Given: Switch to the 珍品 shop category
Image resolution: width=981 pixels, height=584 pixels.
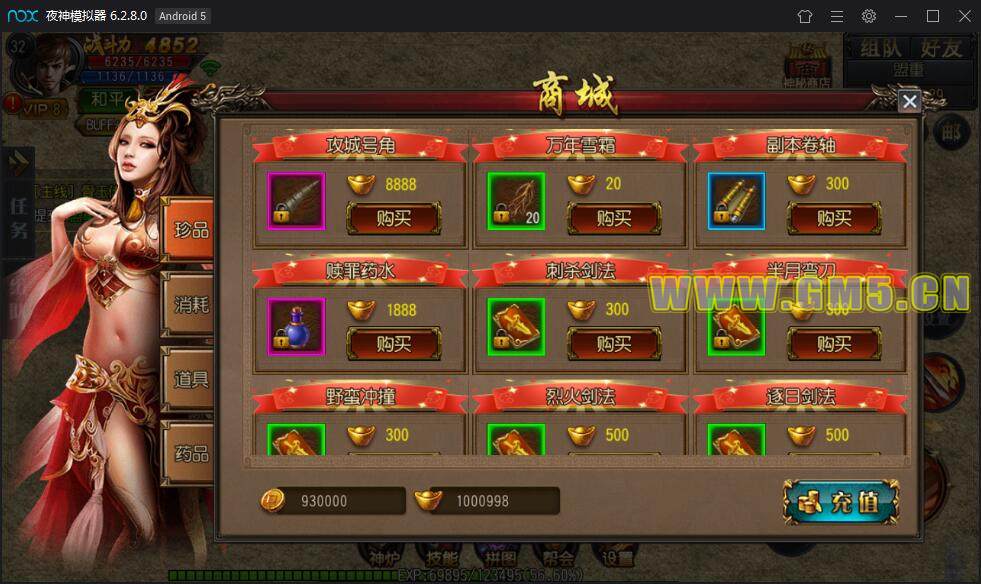Looking at the screenshot, I should (x=191, y=230).
